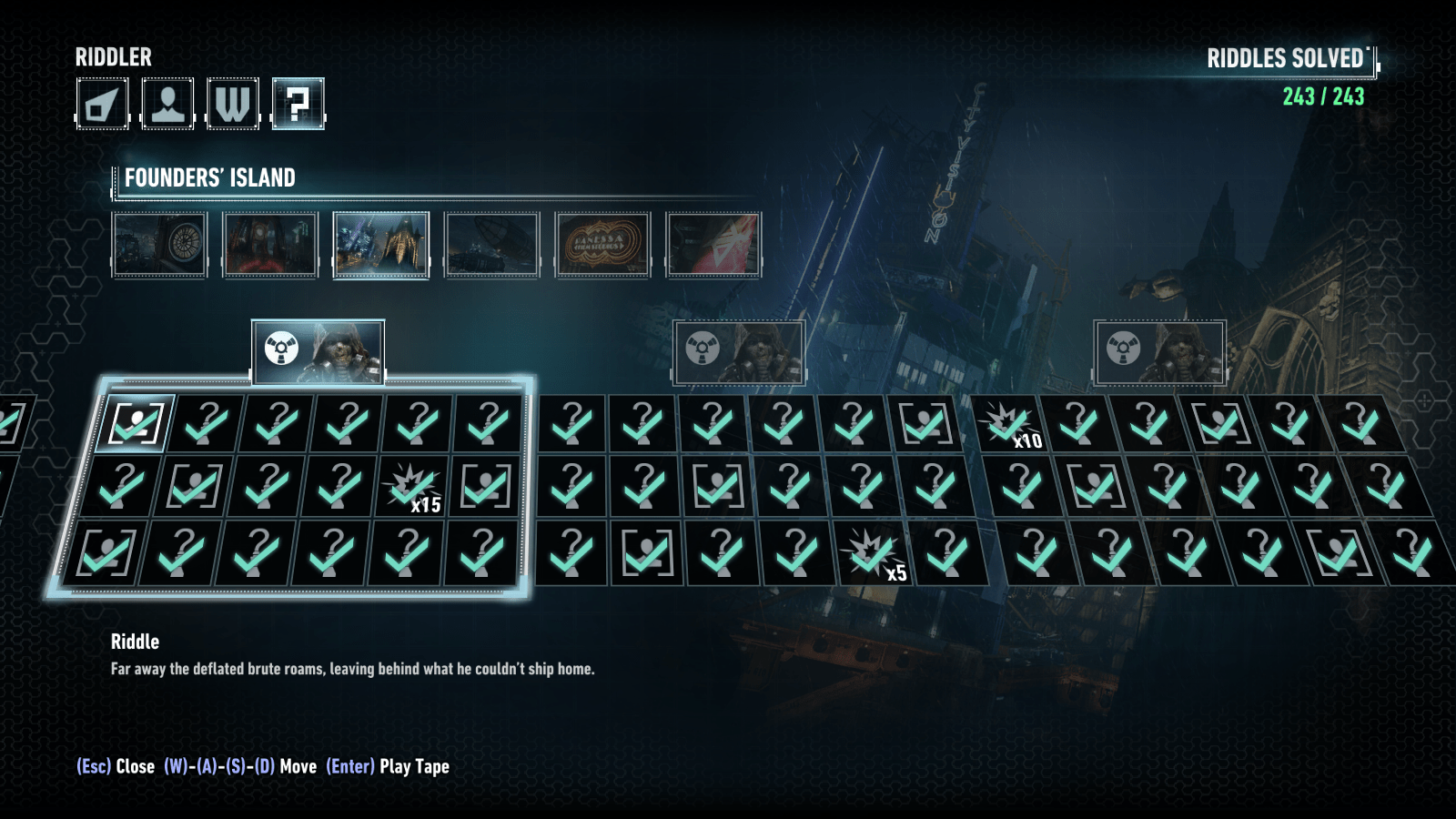Select the clock tower area thumbnail
This screenshot has width=1456, height=819.
[160, 244]
